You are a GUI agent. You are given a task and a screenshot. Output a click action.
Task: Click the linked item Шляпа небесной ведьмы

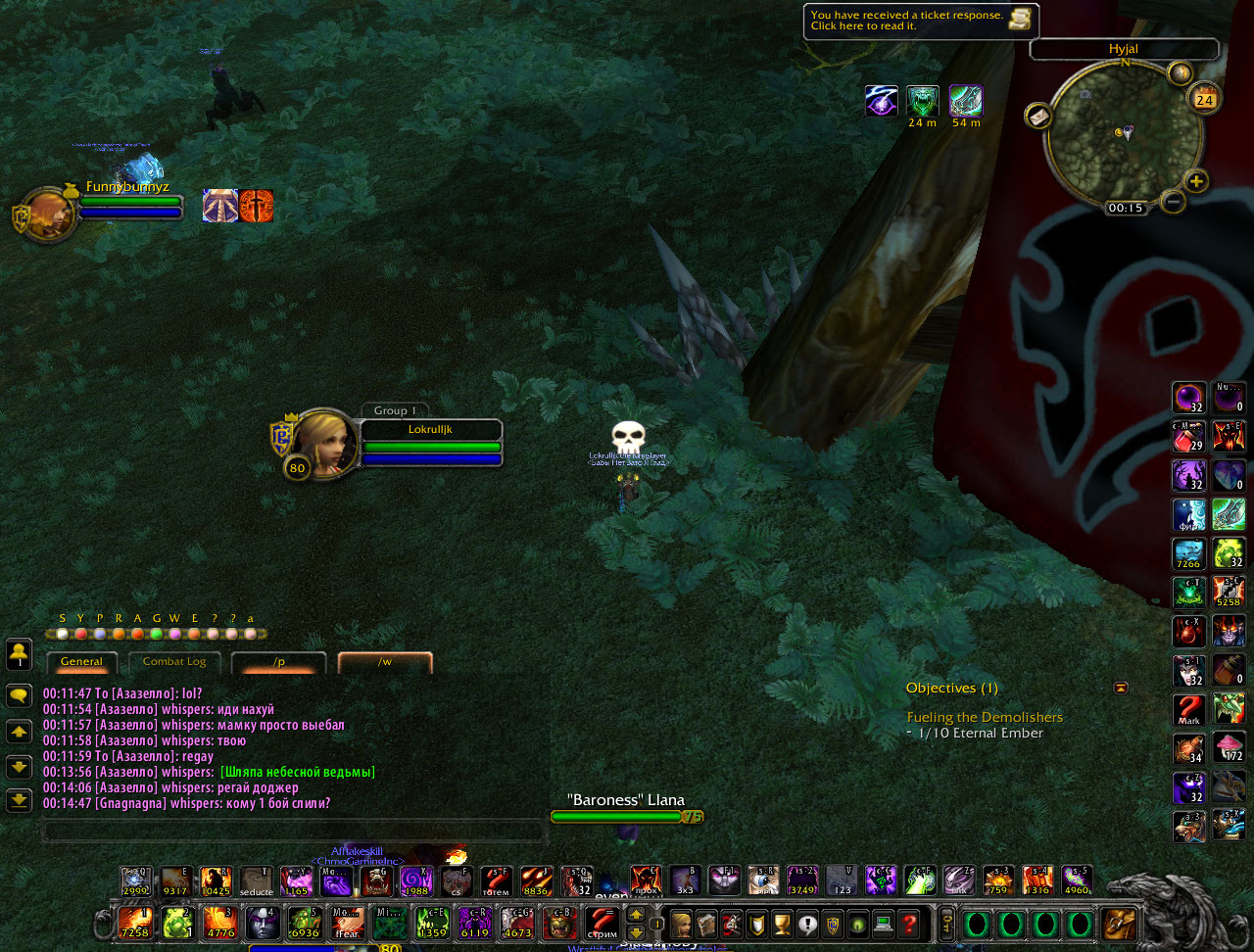tap(298, 773)
